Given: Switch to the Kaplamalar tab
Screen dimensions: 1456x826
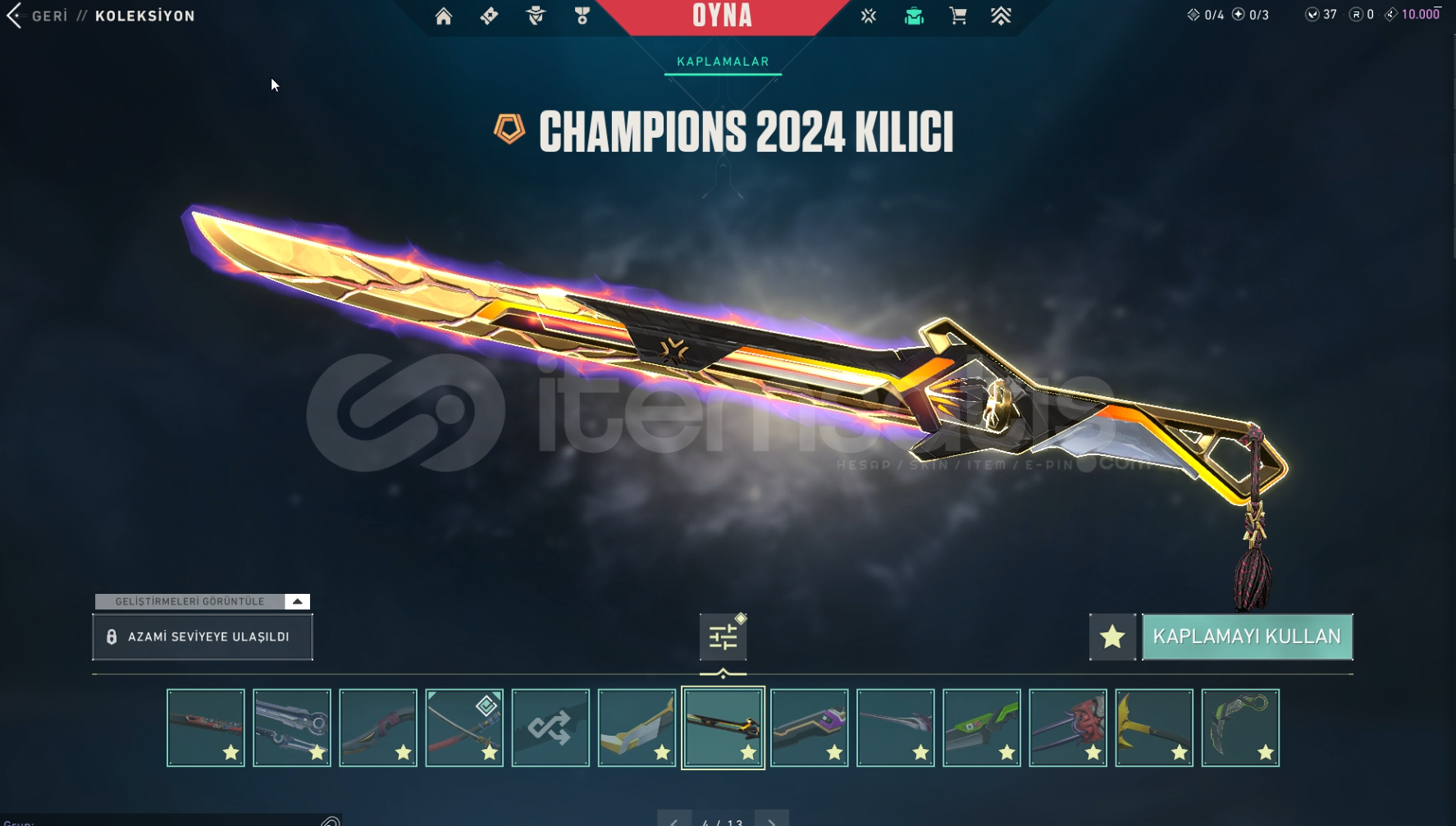Looking at the screenshot, I should (x=722, y=61).
